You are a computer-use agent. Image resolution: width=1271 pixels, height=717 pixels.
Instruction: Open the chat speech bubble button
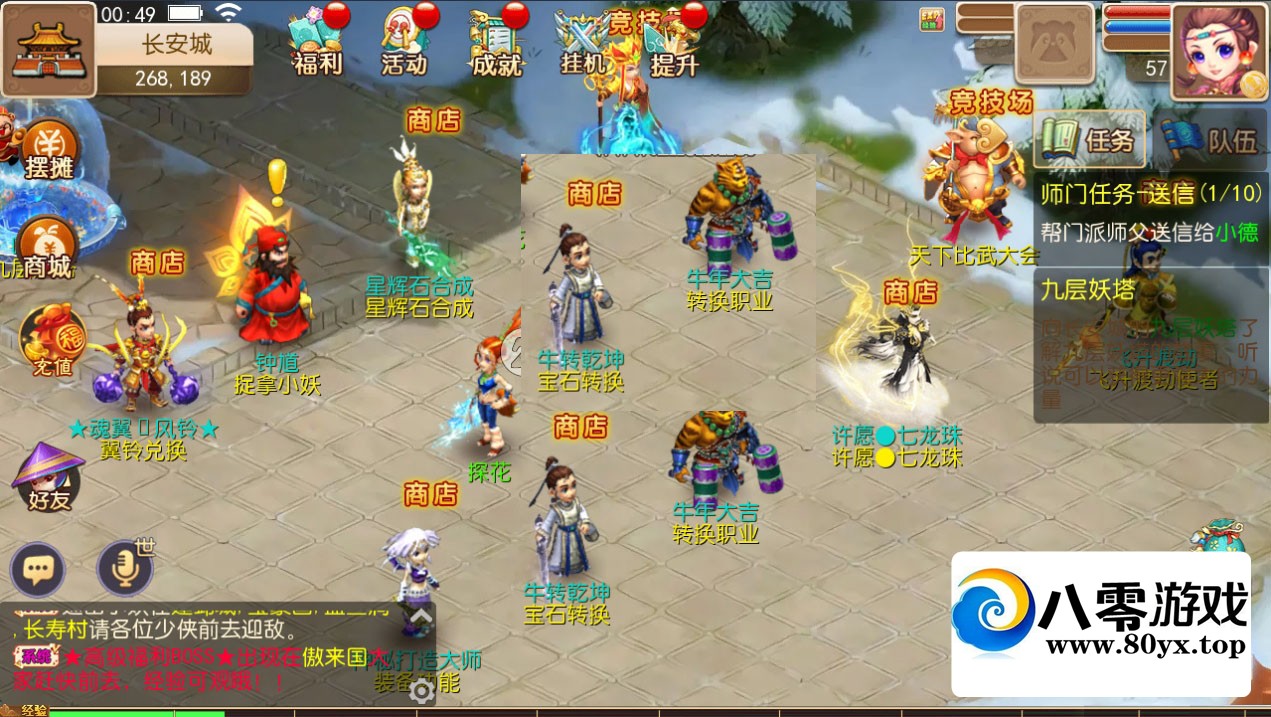pyautogui.click(x=38, y=571)
